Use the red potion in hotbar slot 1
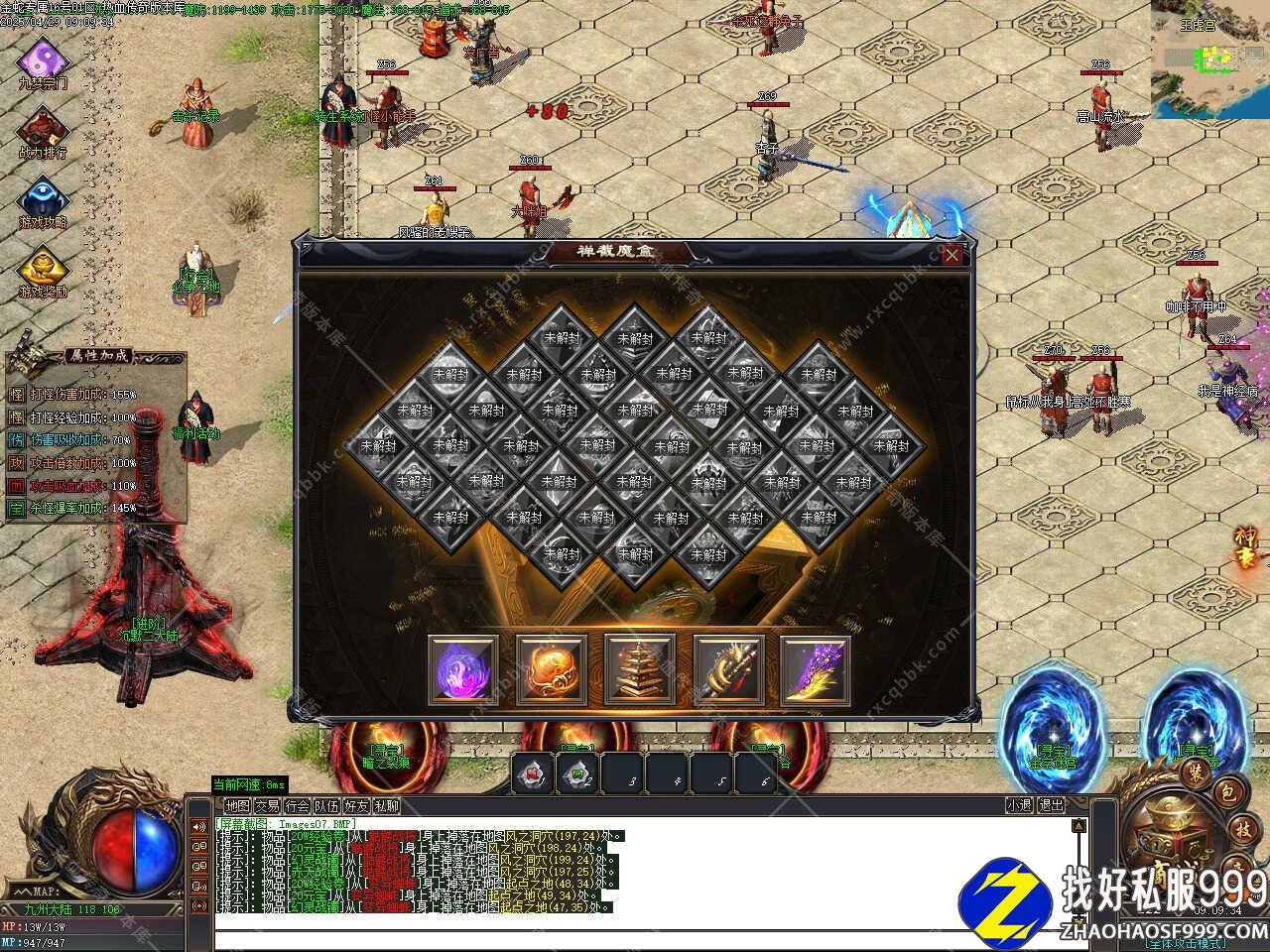The height and width of the screenshot is (952, 1270). click(x=533, y=774)
